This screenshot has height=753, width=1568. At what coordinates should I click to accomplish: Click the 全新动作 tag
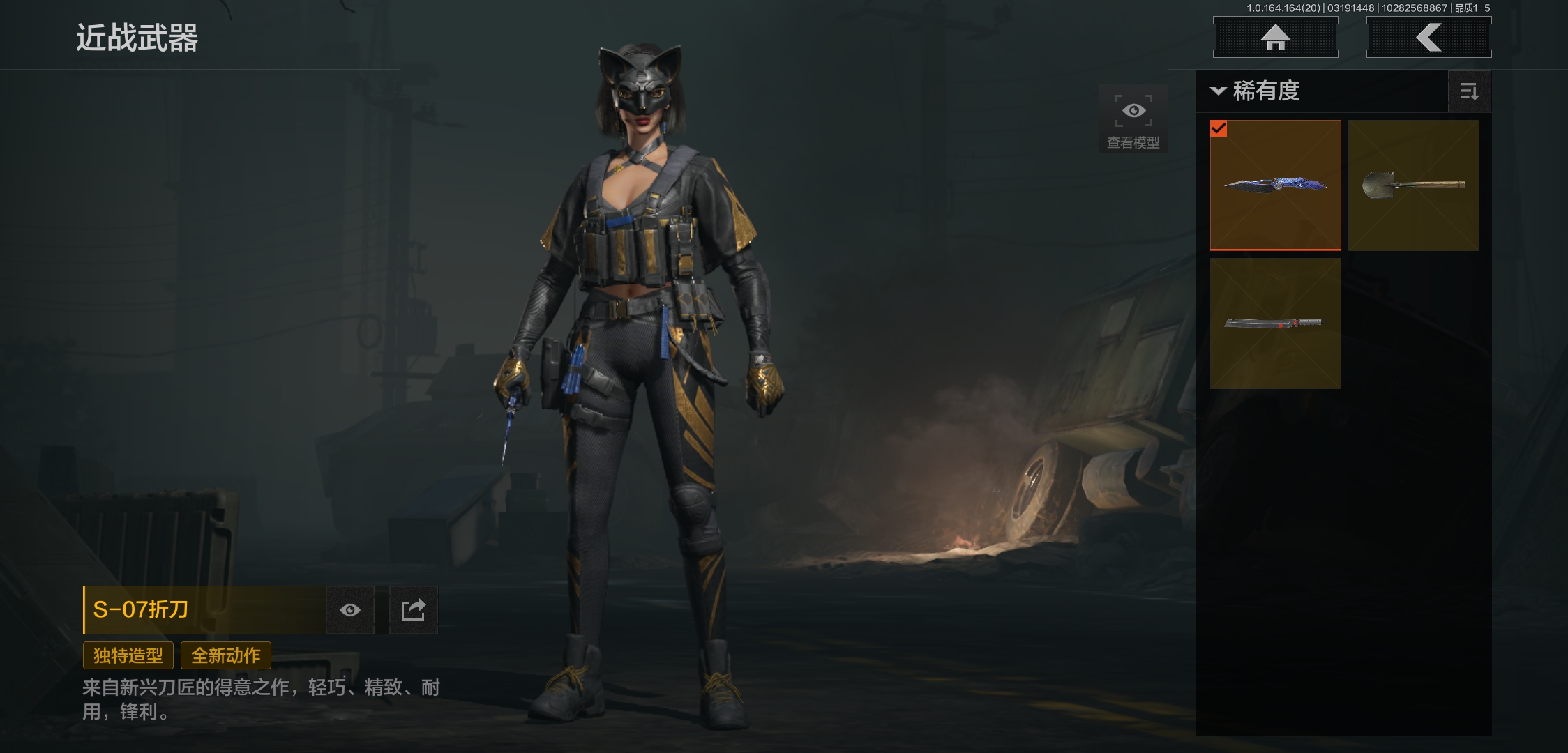[226, 655]
